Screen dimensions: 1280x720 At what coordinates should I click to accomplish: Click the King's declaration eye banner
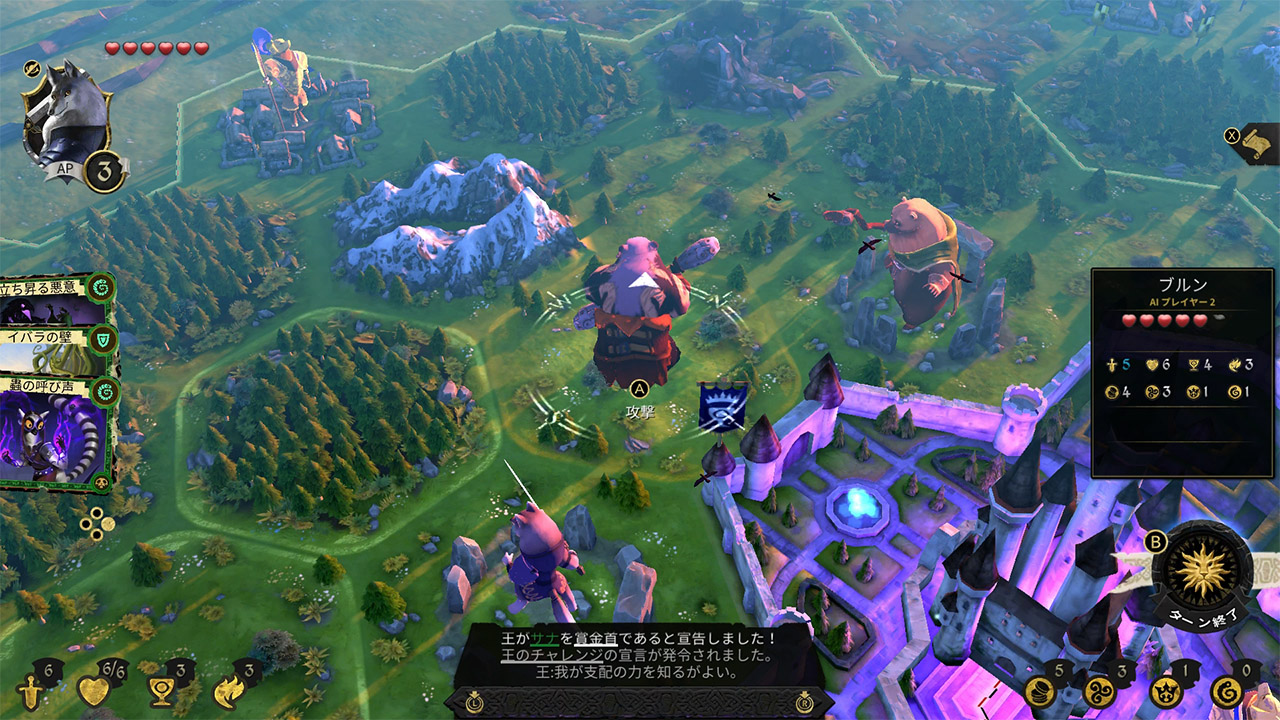(720, 408)
